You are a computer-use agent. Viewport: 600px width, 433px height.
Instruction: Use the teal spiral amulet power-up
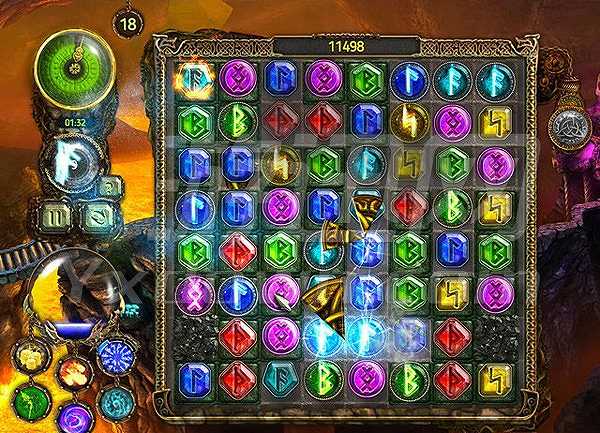click(x=114, y=401)
